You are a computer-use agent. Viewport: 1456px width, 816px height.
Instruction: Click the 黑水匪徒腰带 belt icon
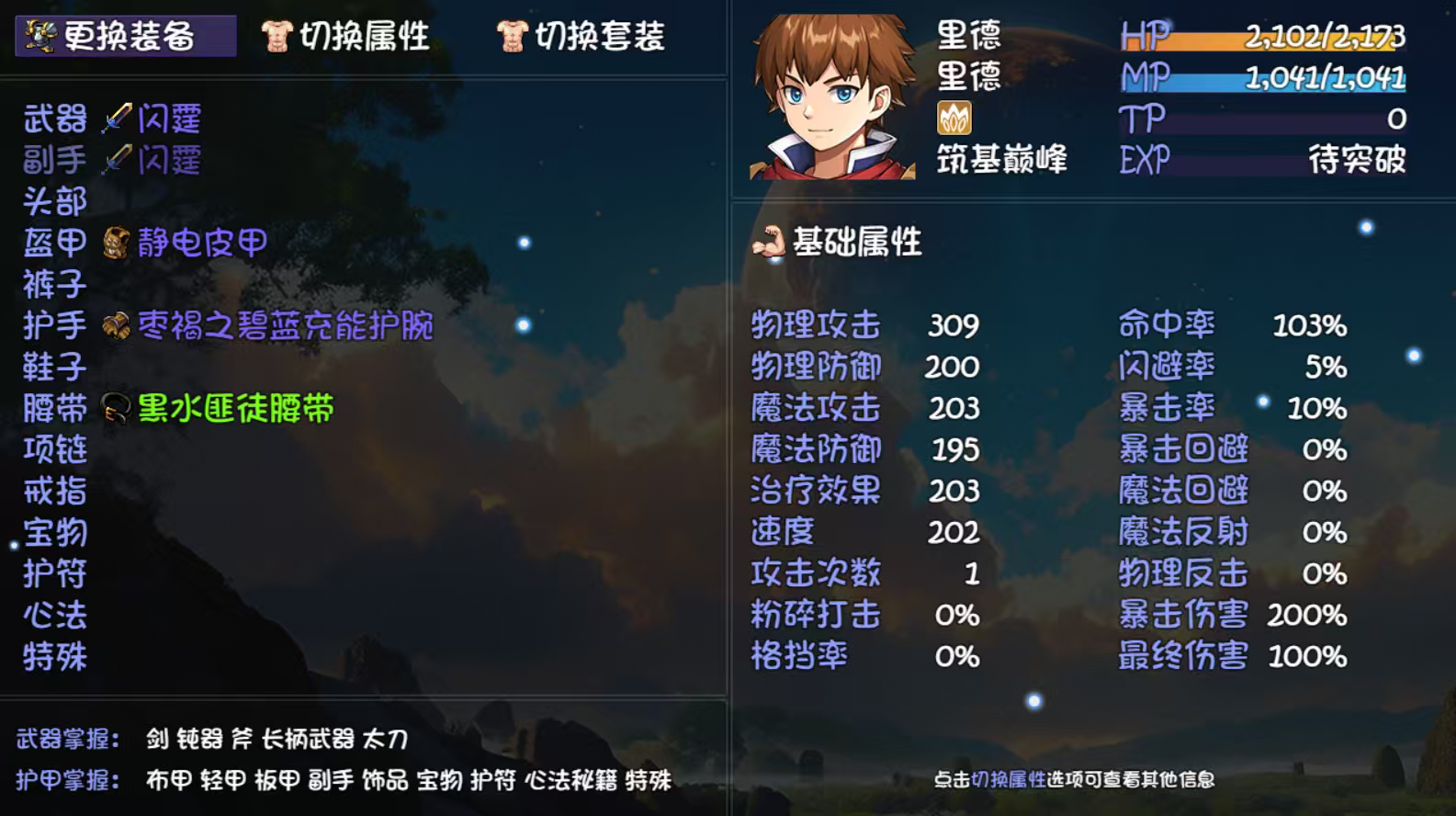[116, 407]
